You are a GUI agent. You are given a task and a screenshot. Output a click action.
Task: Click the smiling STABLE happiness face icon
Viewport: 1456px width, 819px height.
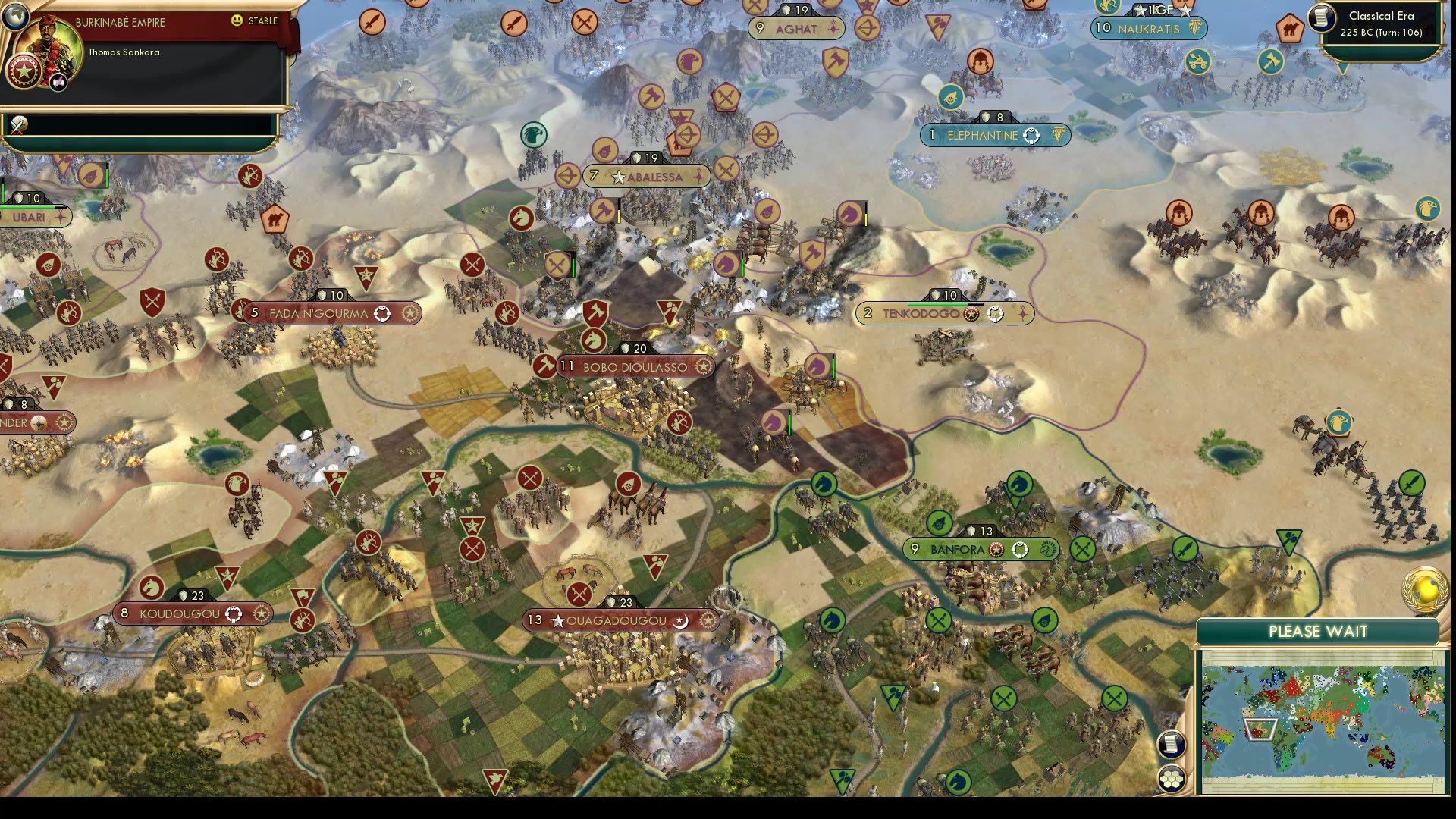point(237,21)
